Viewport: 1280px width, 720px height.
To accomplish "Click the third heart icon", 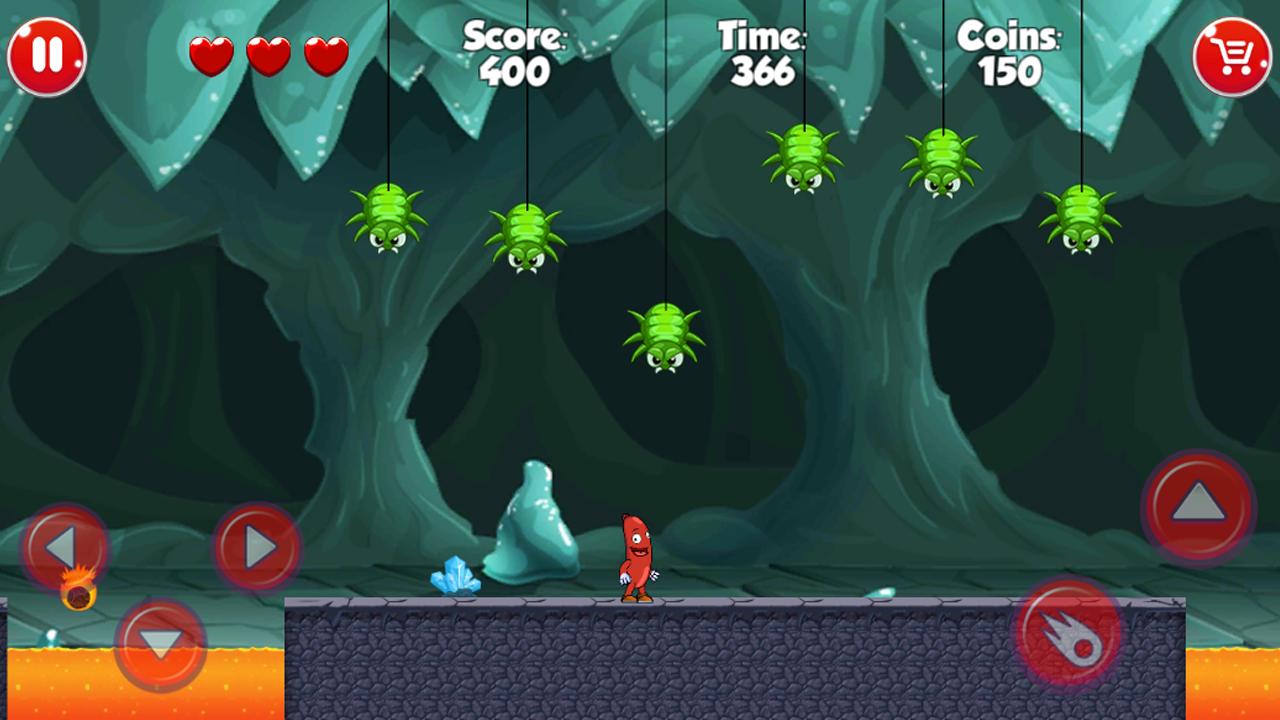I will [325, 55].
